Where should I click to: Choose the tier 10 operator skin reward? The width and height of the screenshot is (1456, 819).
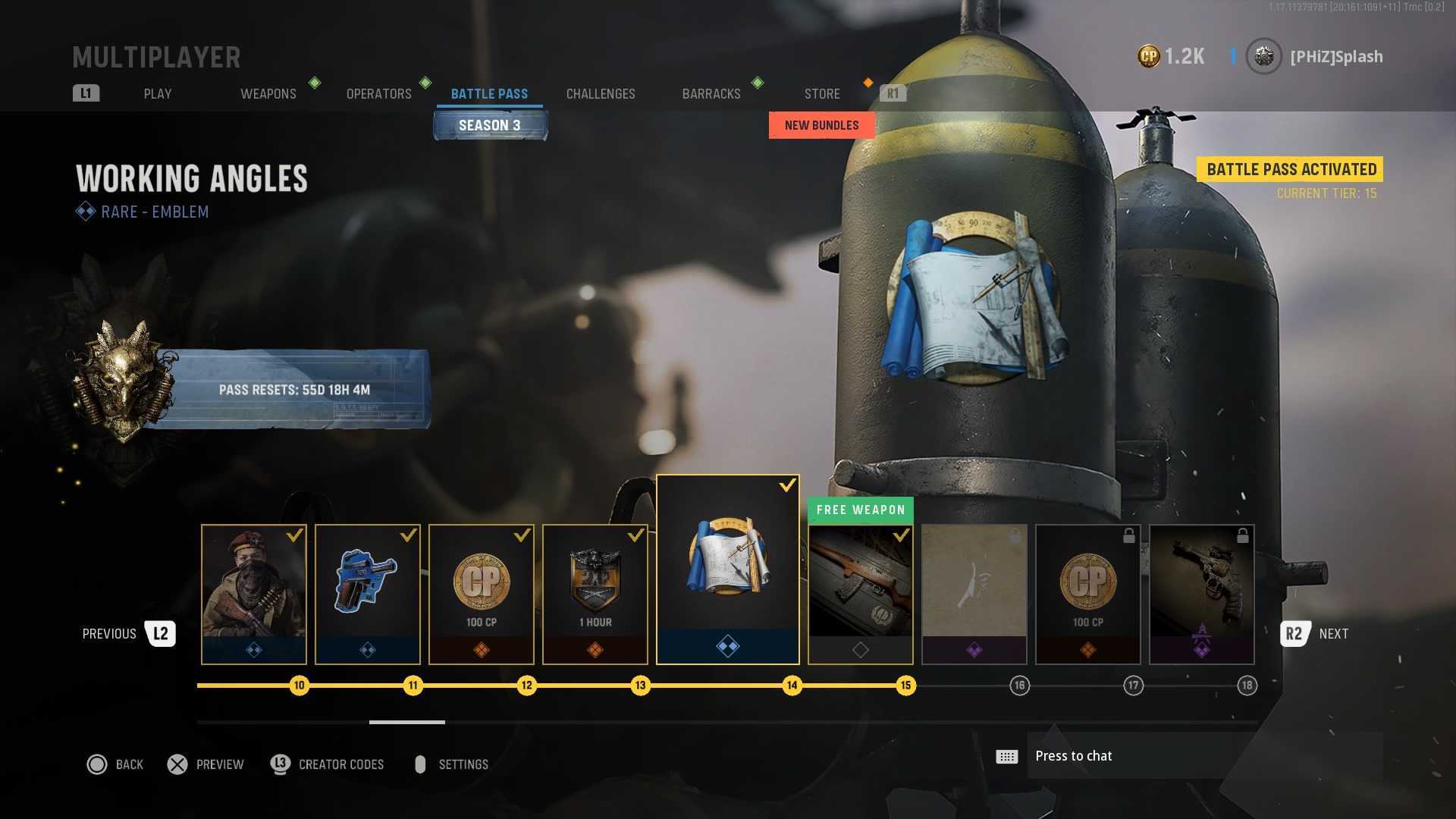(x=254, y=594)
